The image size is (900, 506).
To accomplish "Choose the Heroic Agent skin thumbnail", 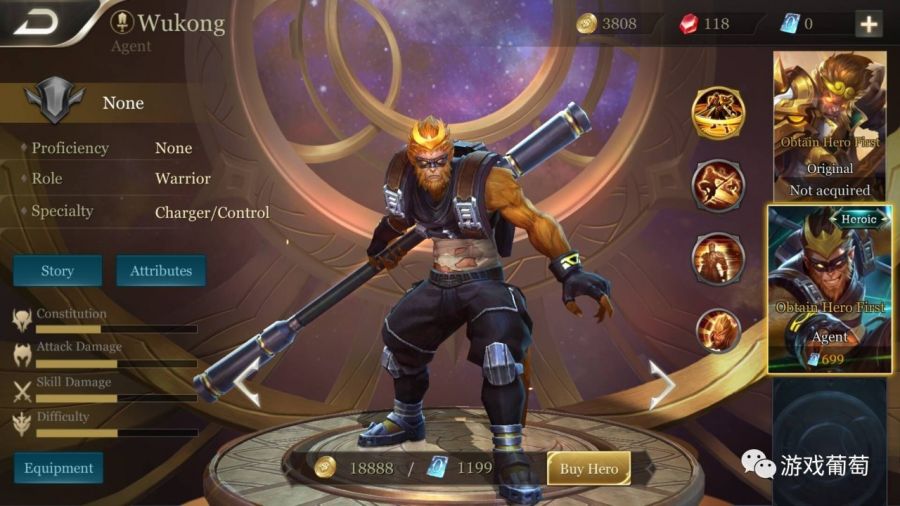I will coord(829,290).
